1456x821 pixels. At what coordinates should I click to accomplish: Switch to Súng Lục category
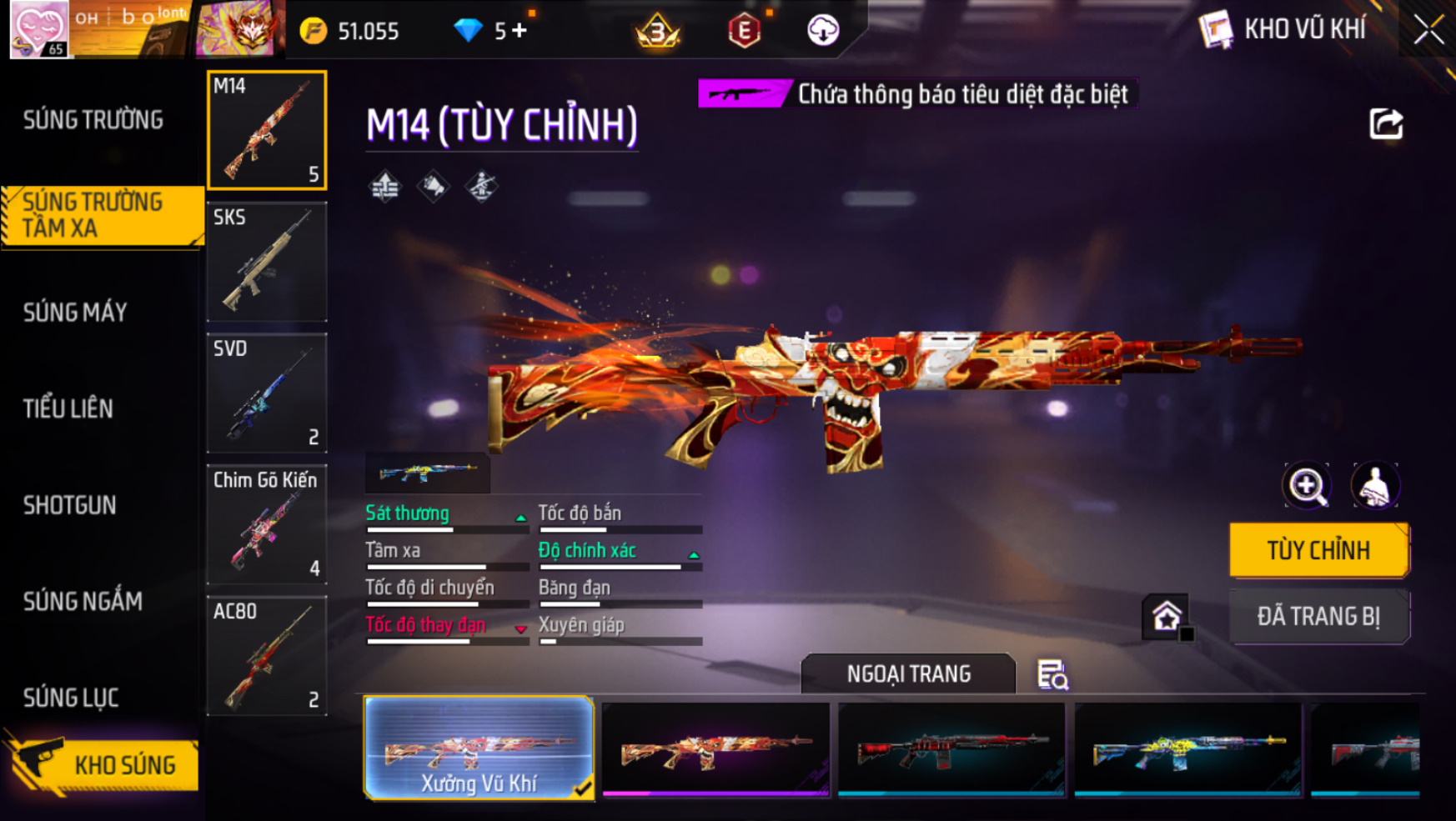(71, 698)
